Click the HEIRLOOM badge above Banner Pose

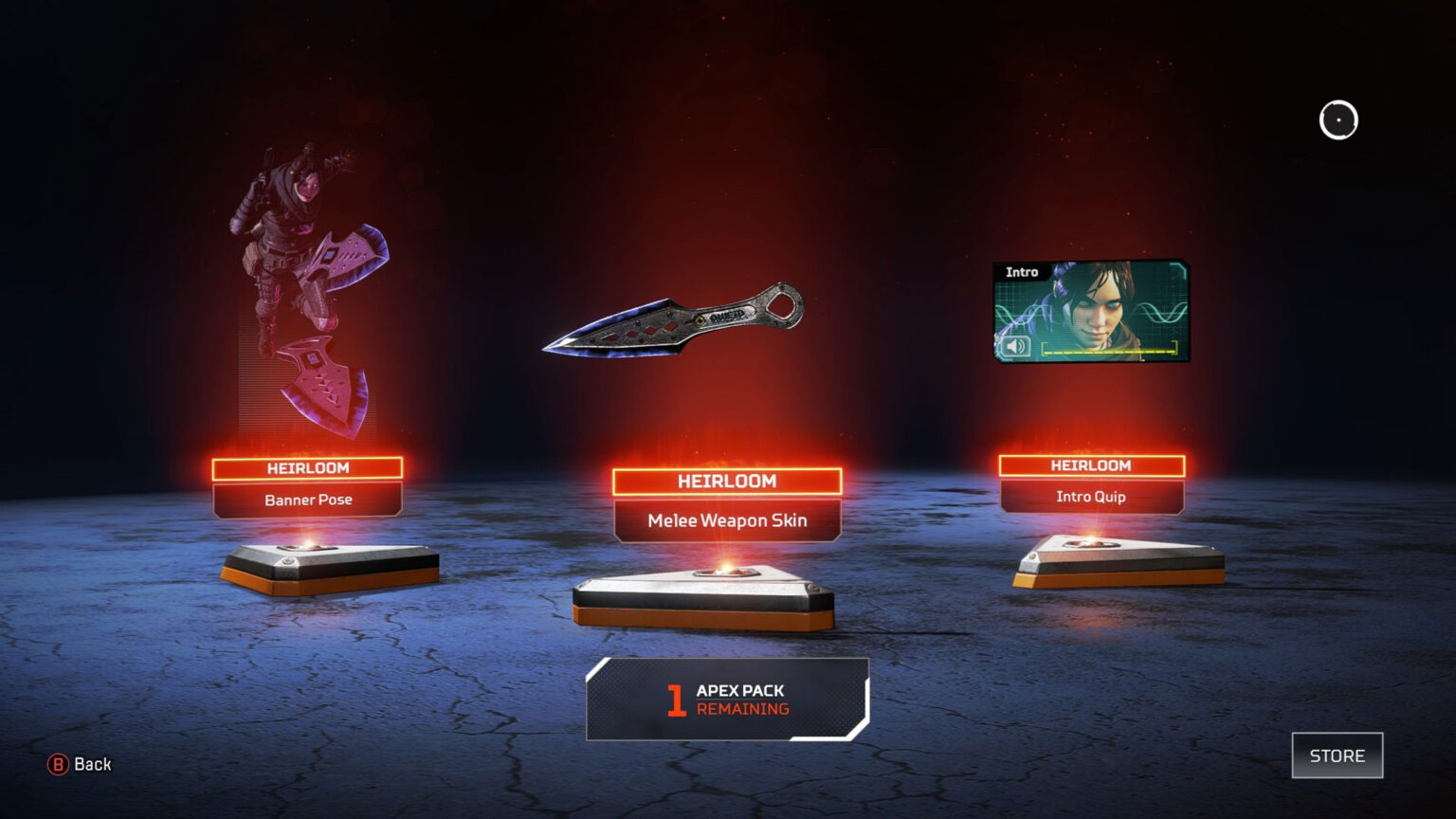(x=308, y=467)
